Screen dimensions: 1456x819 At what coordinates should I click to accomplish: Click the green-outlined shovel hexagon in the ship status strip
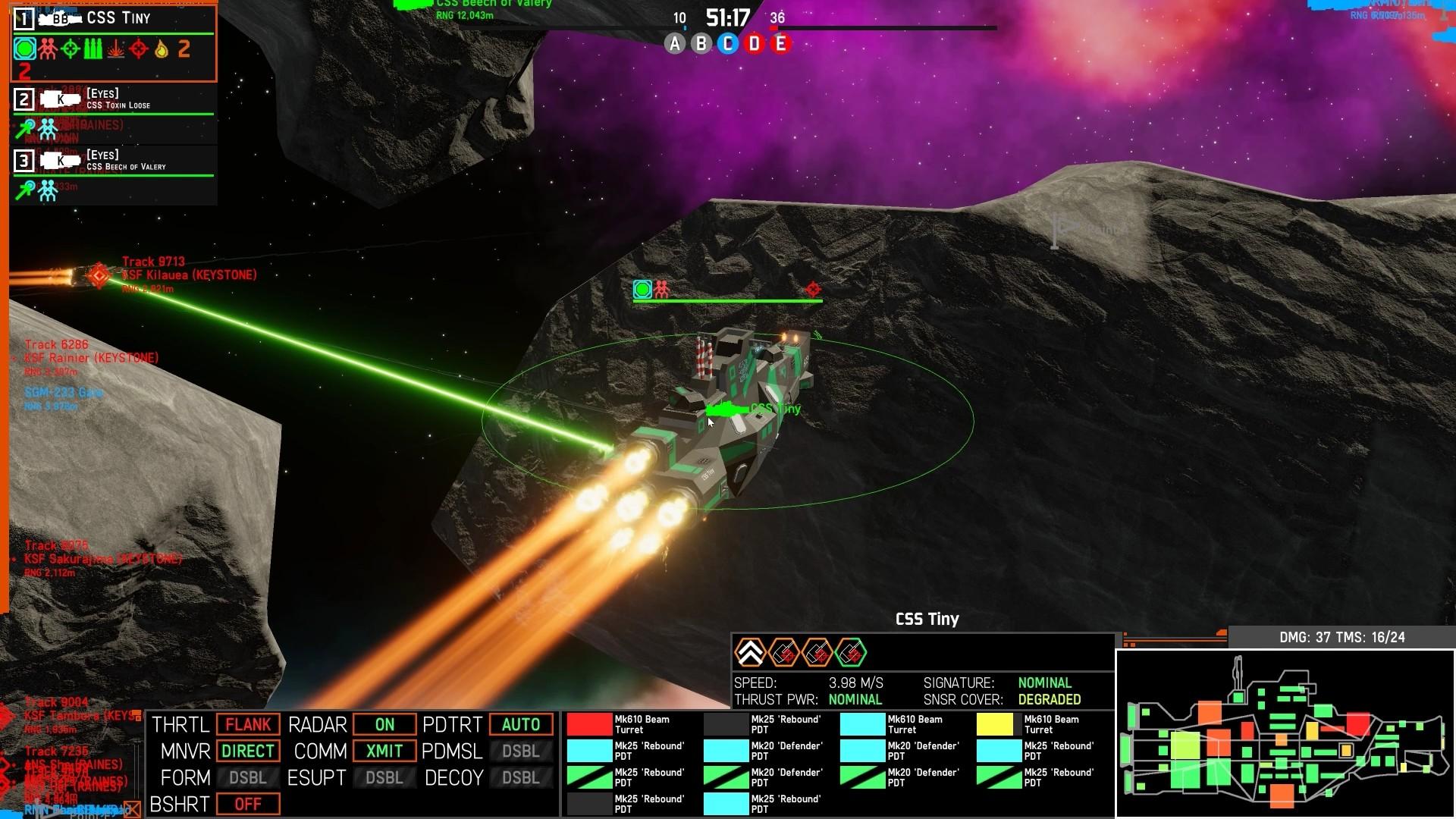coord(852,651)
